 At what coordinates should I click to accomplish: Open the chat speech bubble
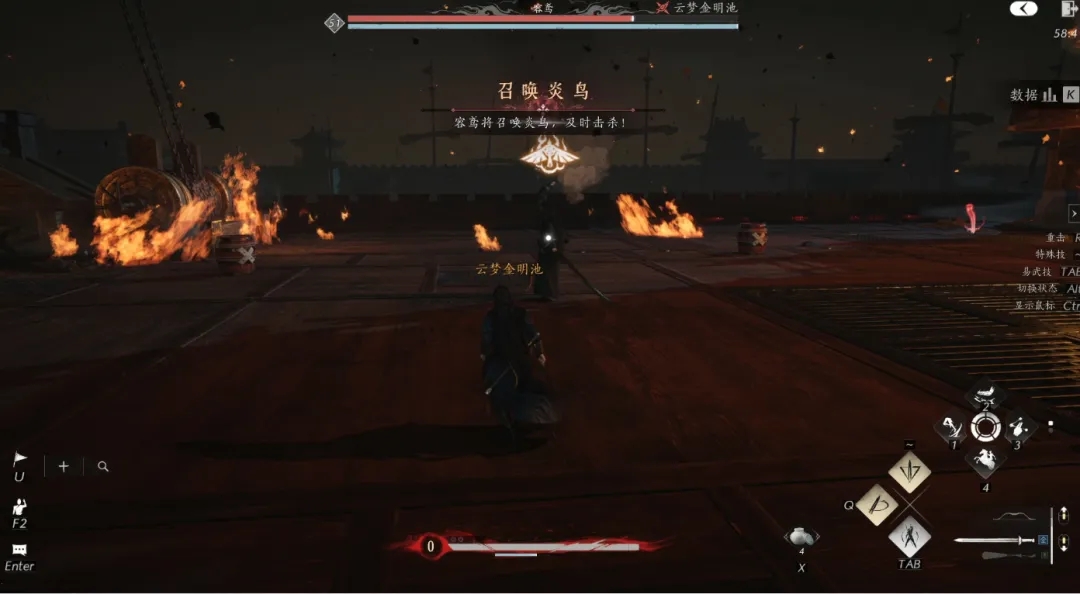click(x=19, y=550)
